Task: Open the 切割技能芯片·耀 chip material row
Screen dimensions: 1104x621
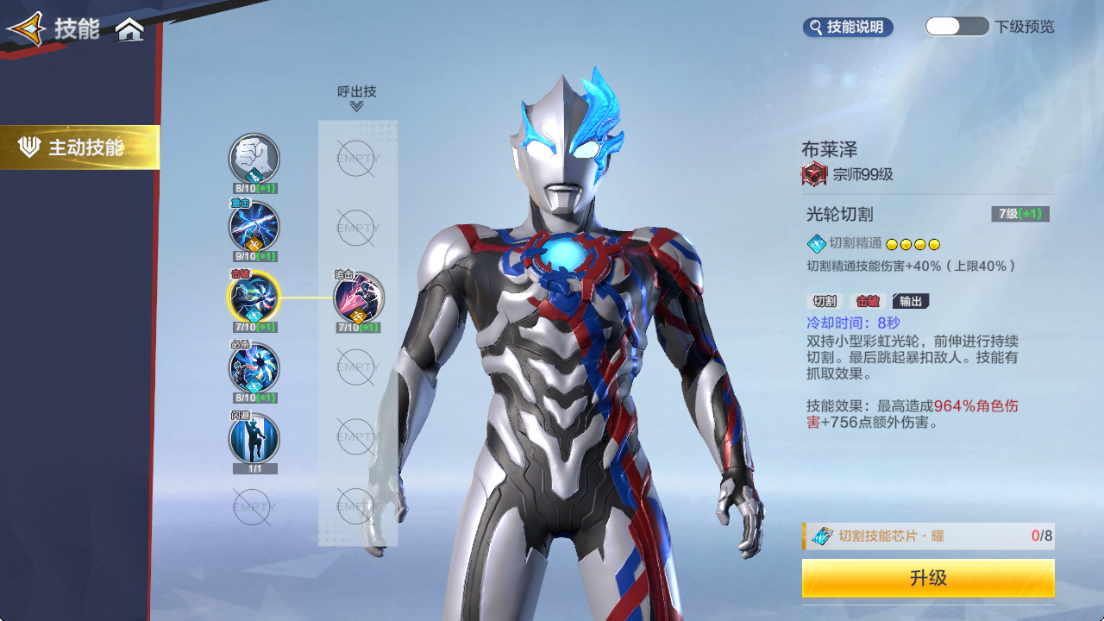Action: (928, 536)
